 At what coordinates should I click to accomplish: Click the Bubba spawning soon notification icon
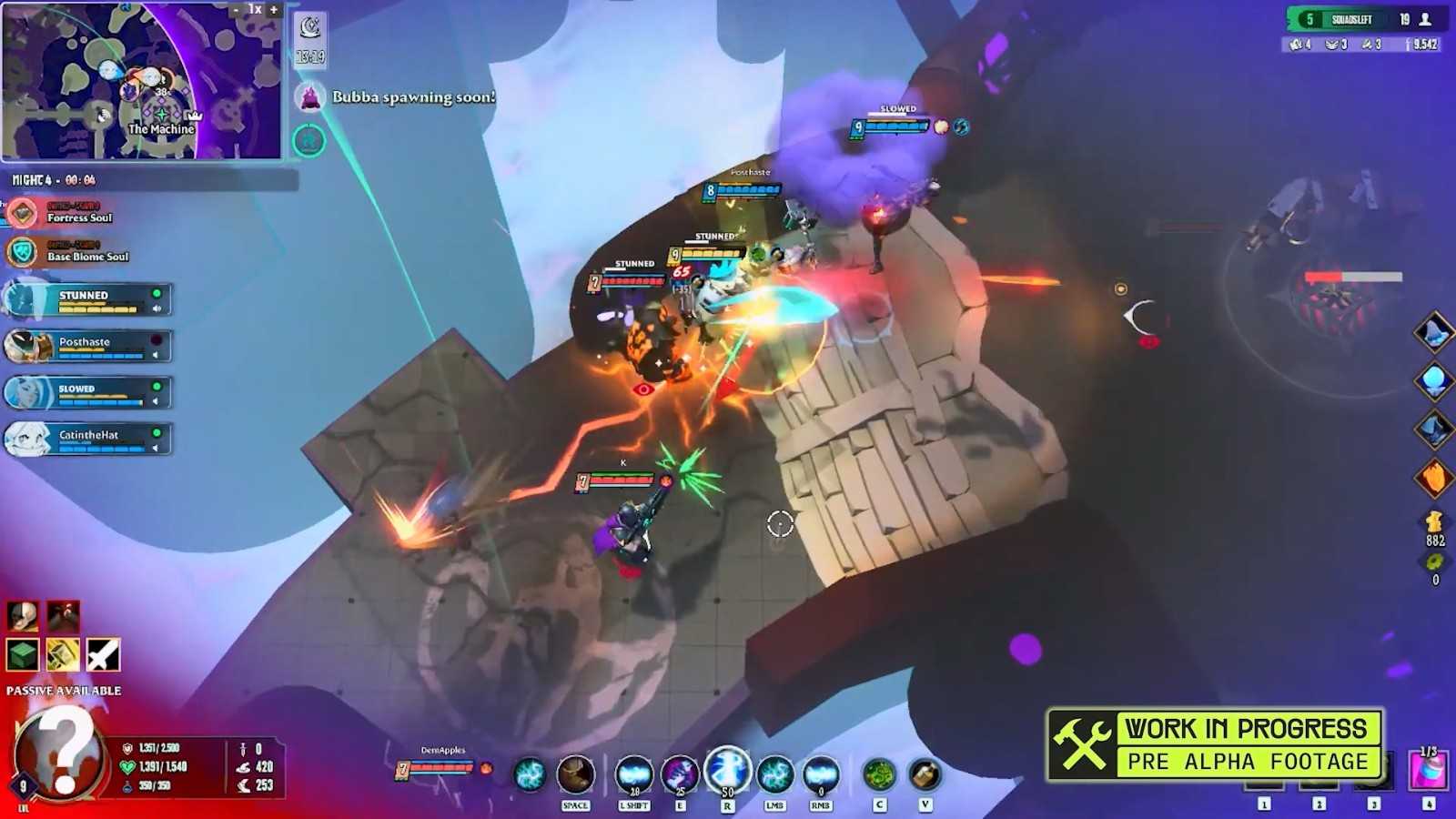click(310, 96)
